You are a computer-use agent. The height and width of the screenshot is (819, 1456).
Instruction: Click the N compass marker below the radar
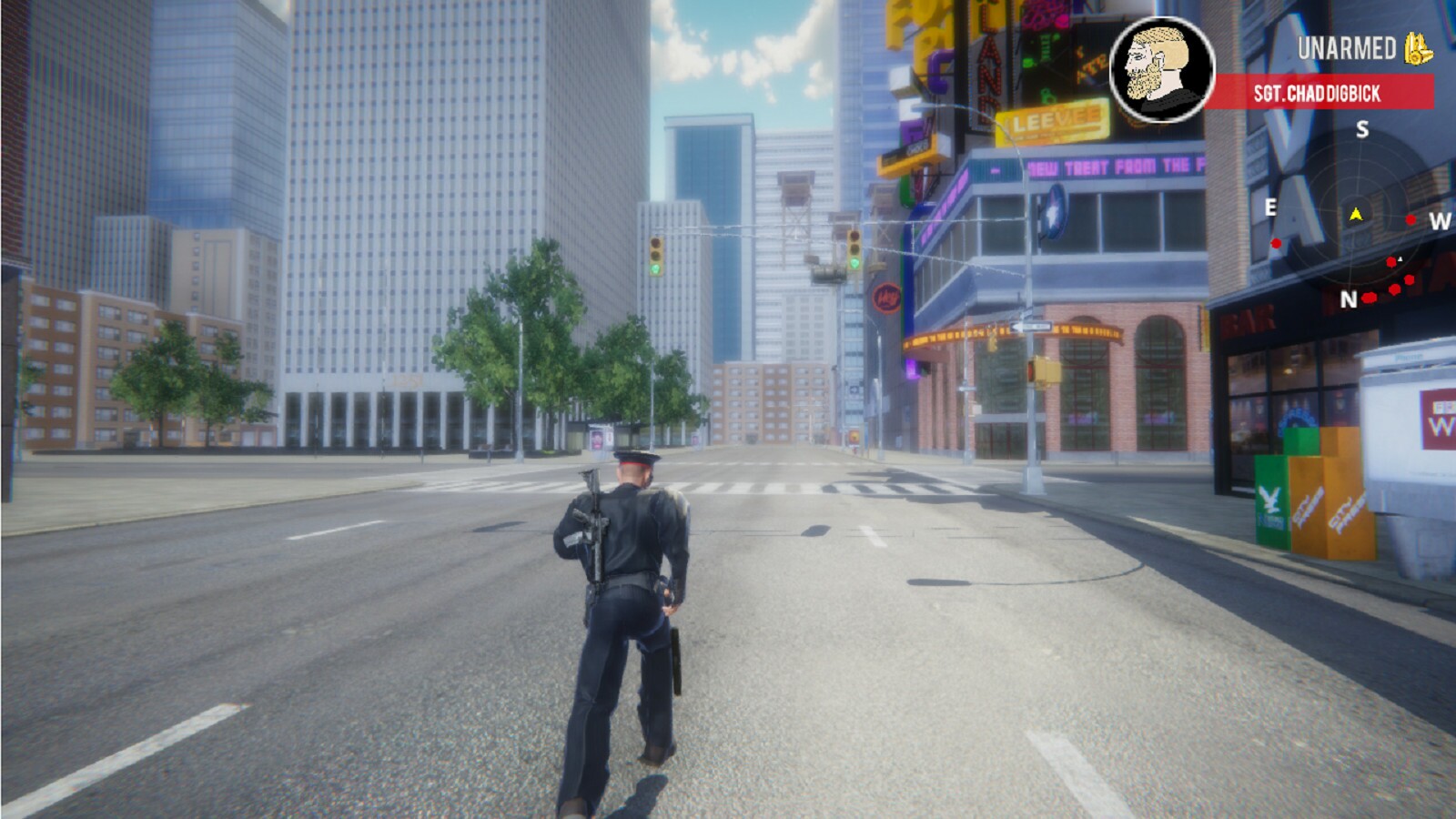1350,298
